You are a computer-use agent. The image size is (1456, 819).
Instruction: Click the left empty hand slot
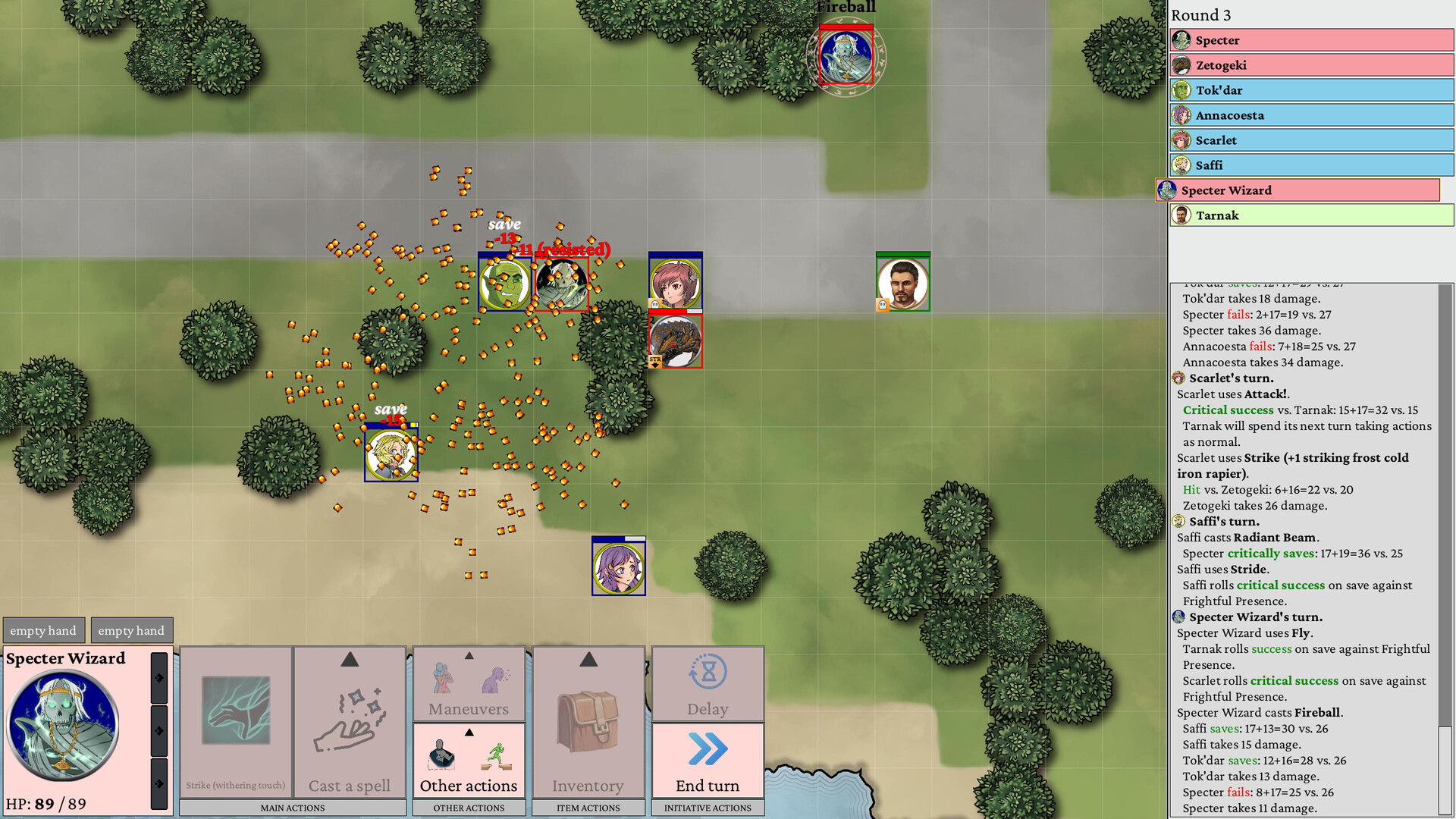pos(43,629)
